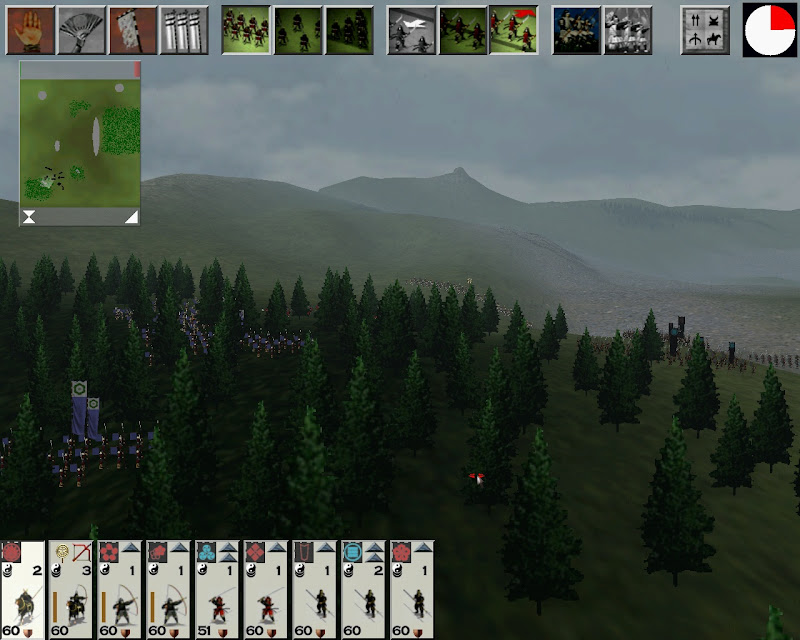Select the war fan command button
Image resolution: width=800 pixels, height=640 pixels.
click(81, 30)
